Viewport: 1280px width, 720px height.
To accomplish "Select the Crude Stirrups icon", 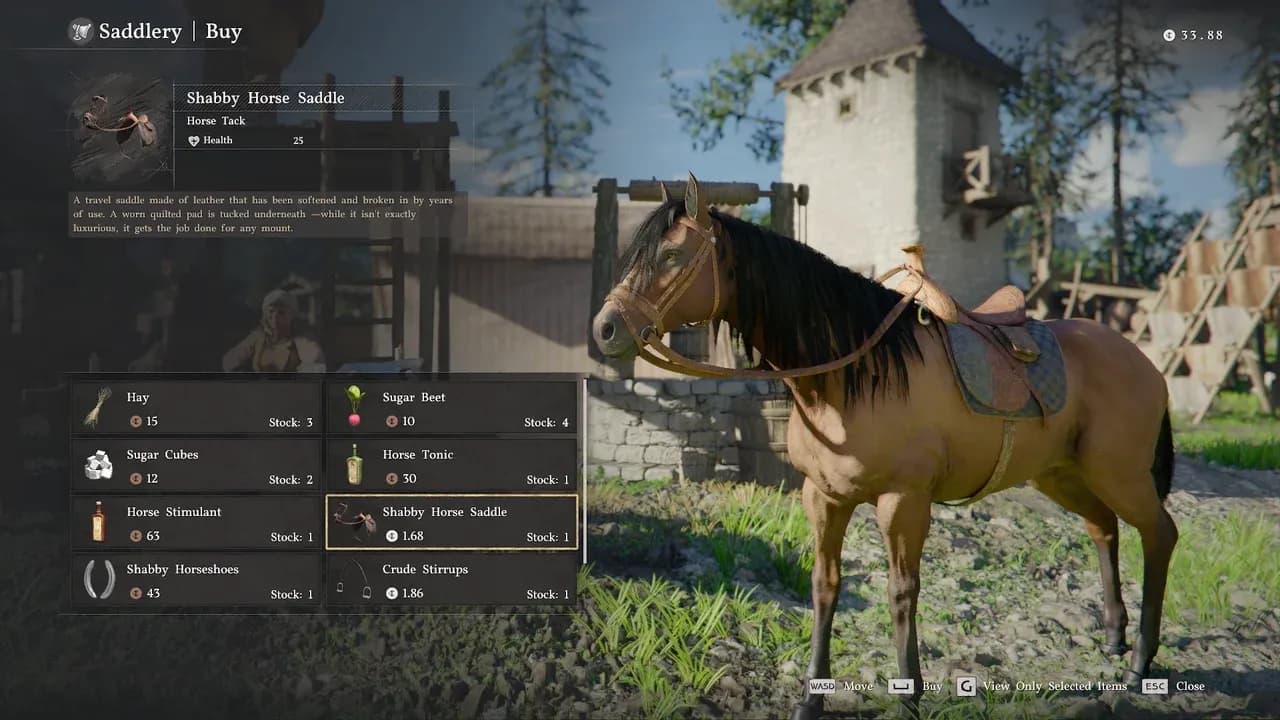I will (x=353, y=580).
